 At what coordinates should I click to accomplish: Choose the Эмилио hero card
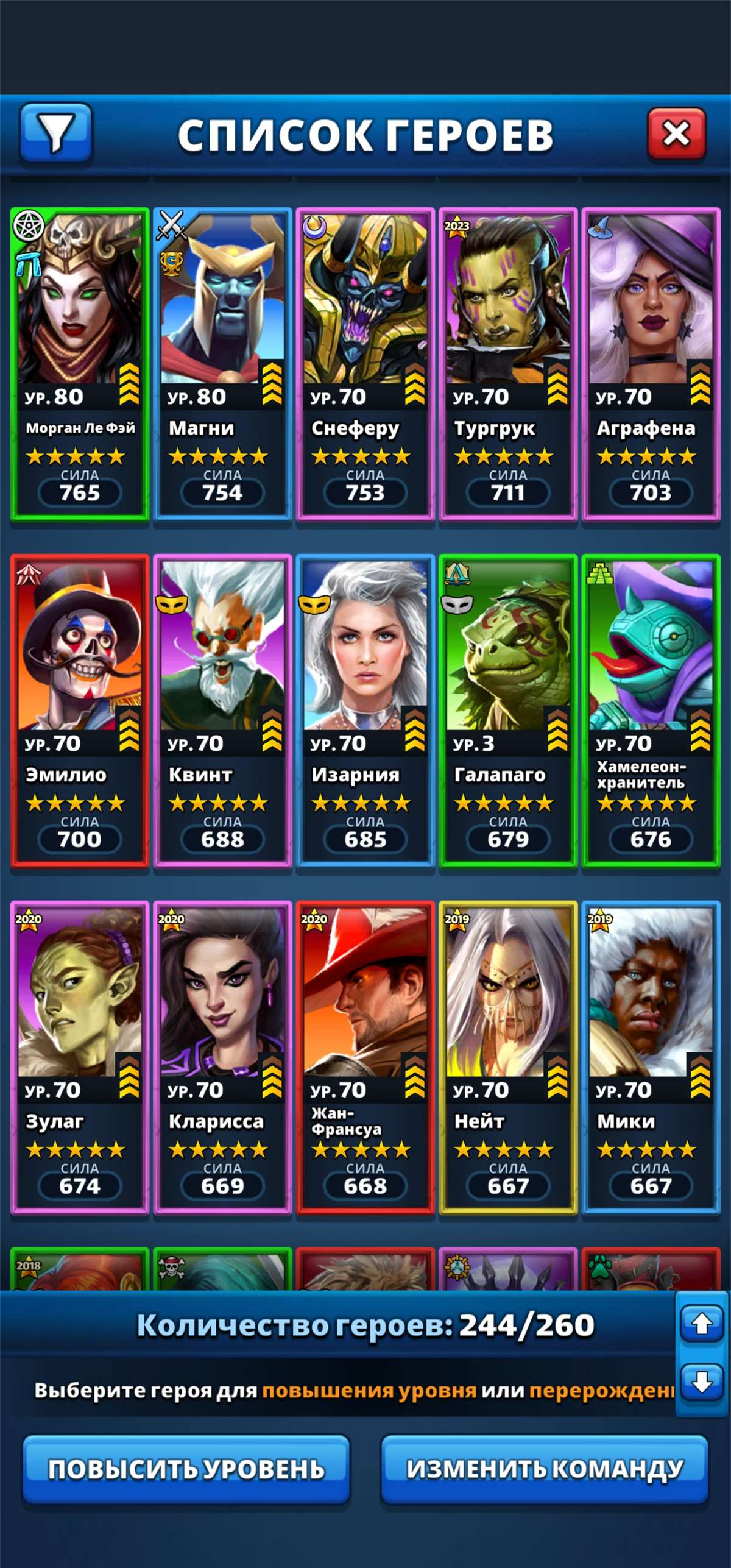point(80,711)
